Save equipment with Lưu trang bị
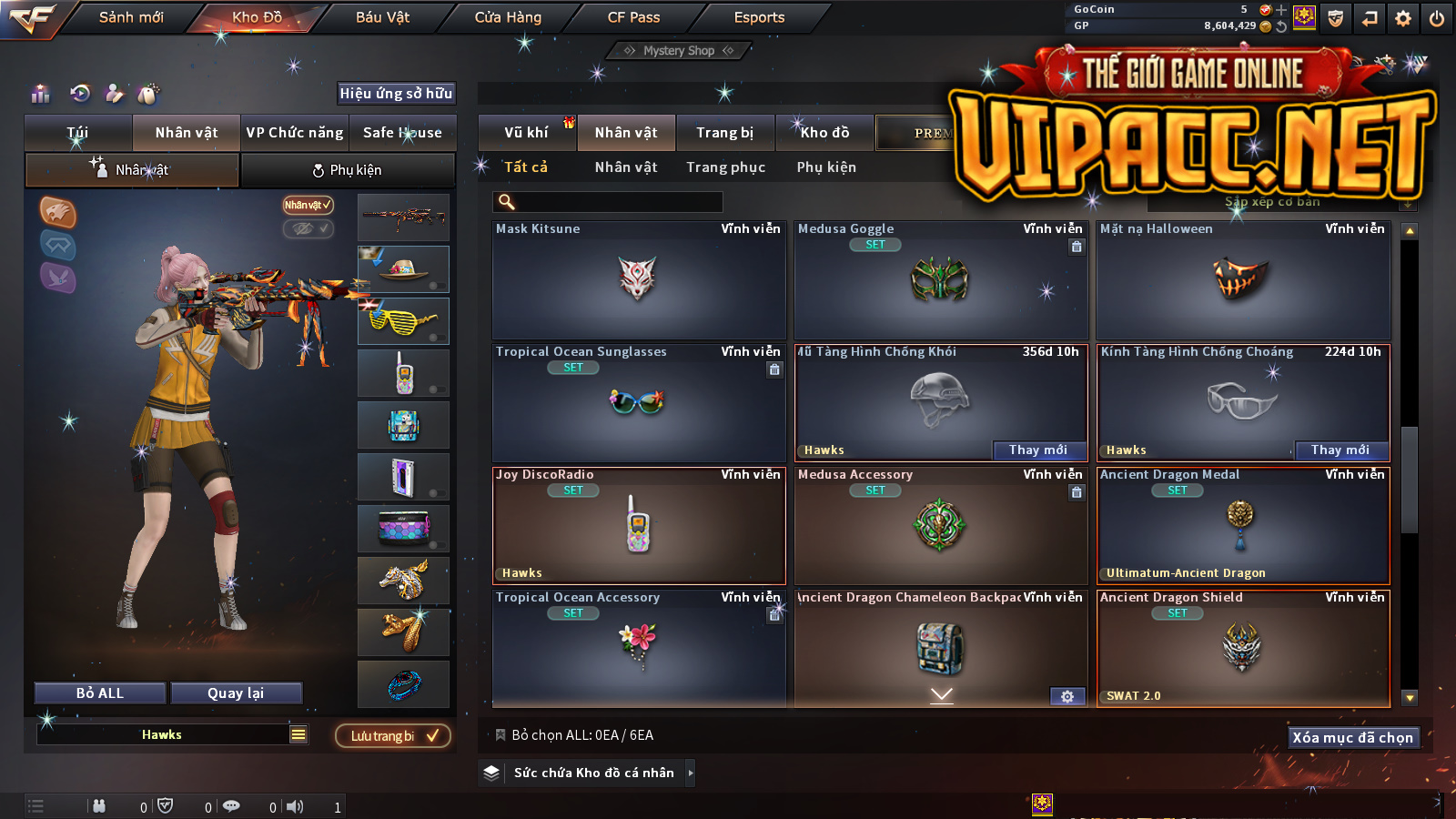This screenshot has width=1456, height=819. (393, 736)
